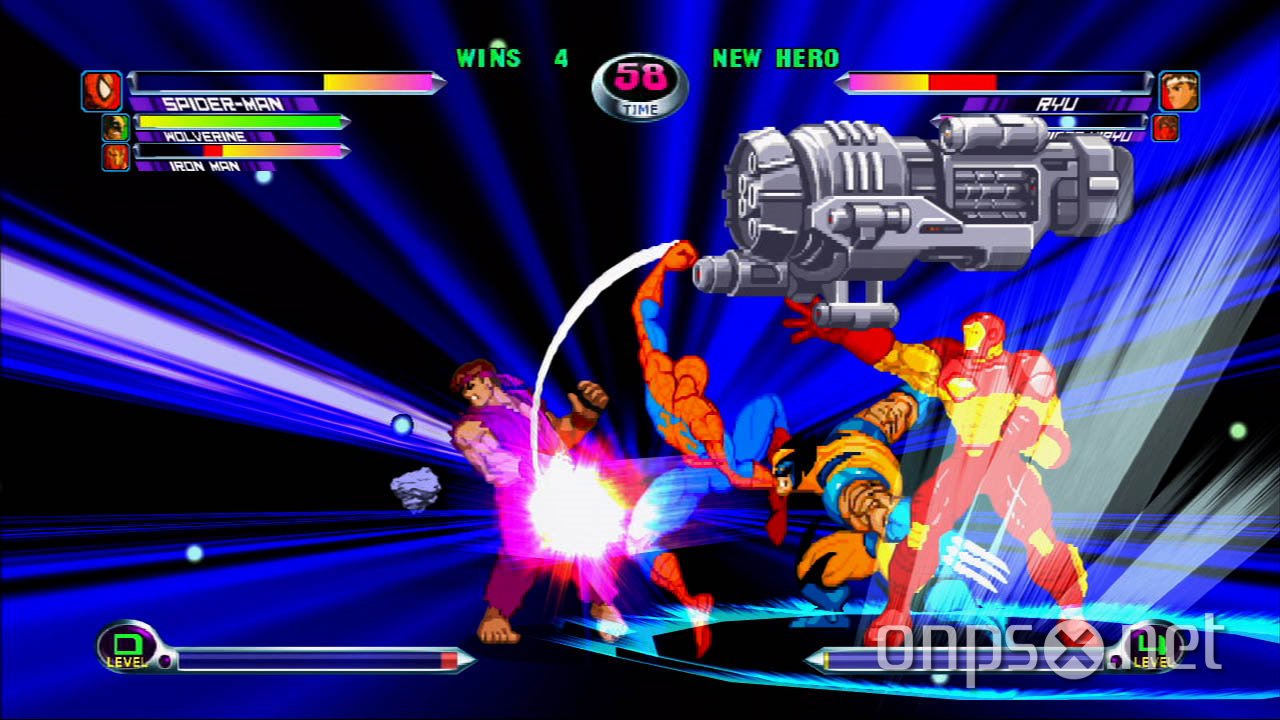Select Spider-Man's character portrait icon
Screen dimensions: 1280x720
coord(104,90)
